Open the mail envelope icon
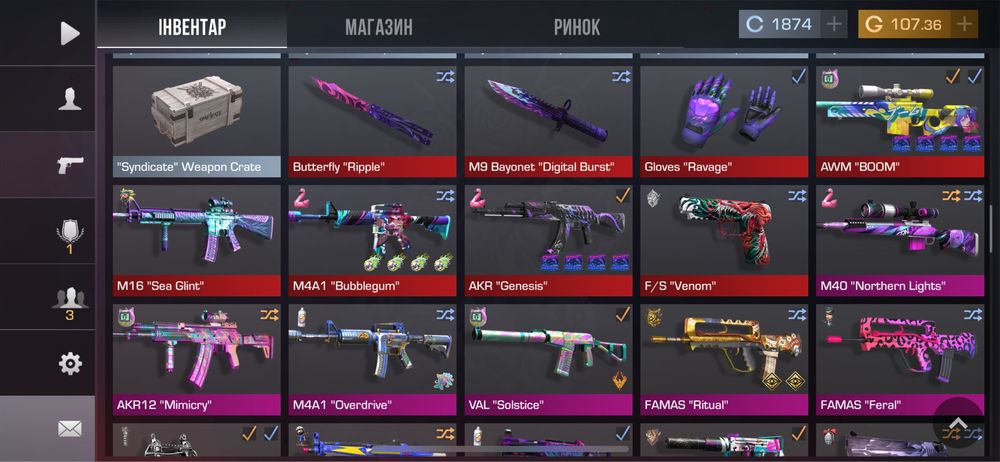 (x=69, y=429)
